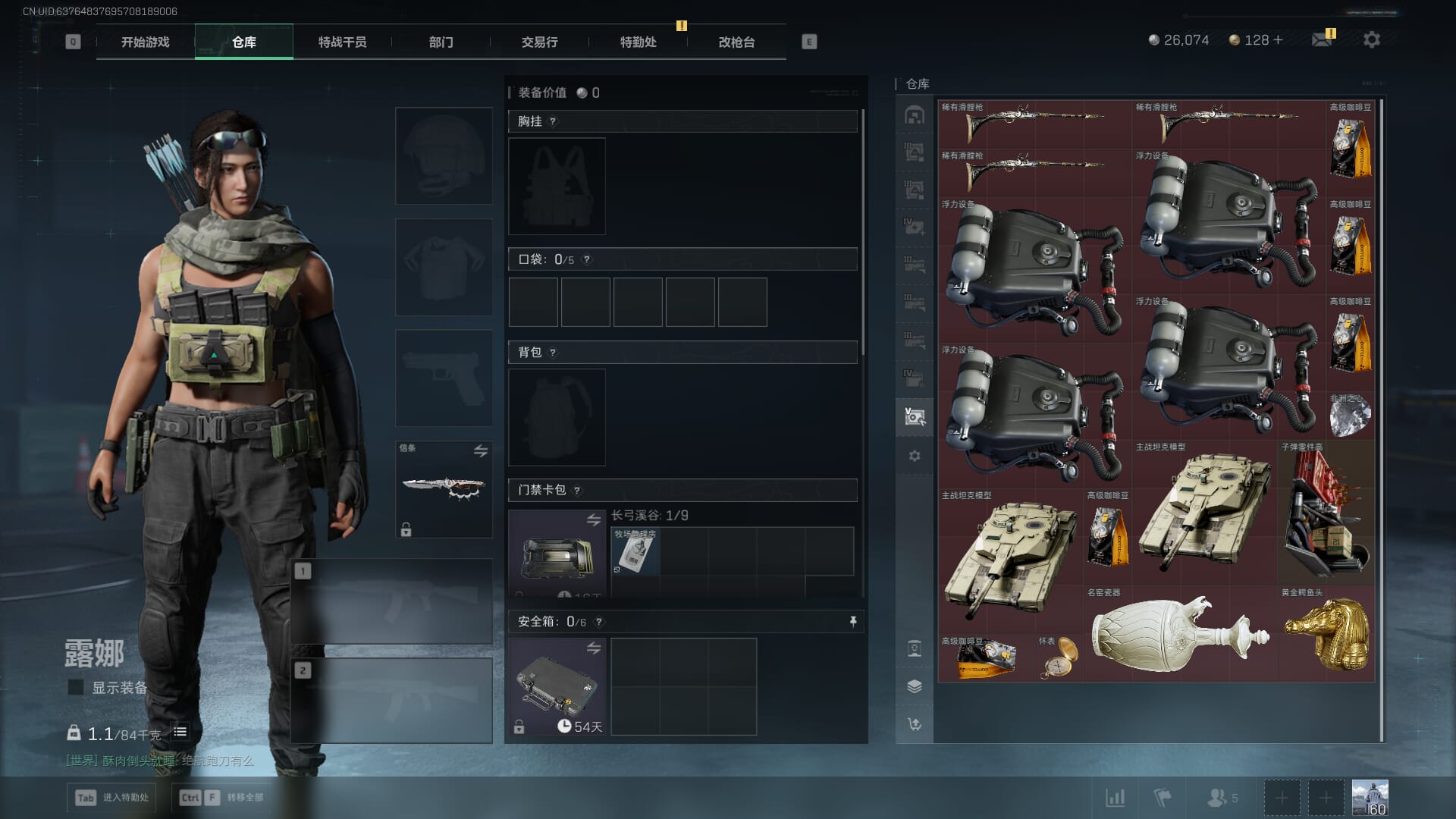Open the 改枪台 gunsmith tab
The image size is (1456, 819).
coord(736,42)
